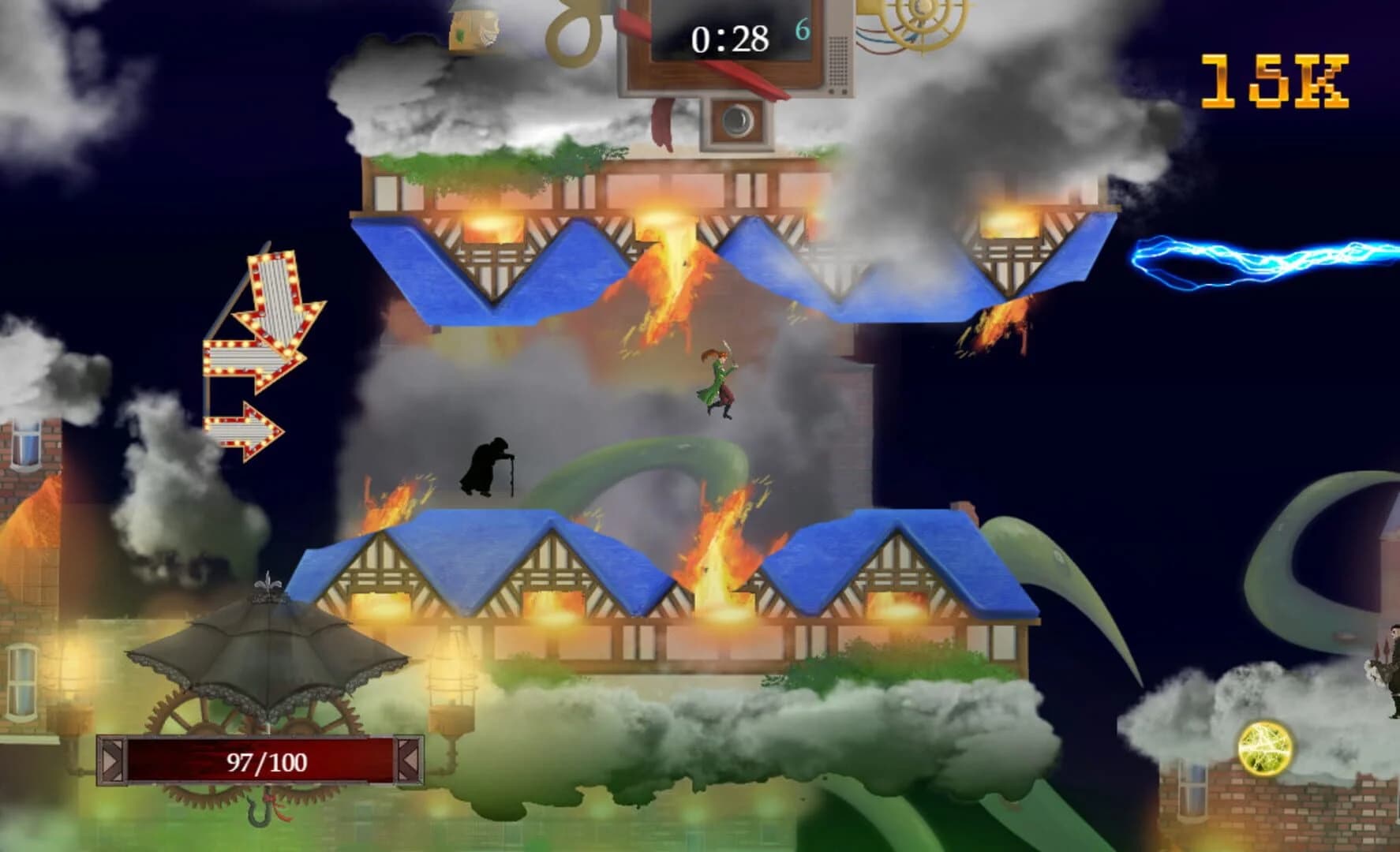Click the cyan 6 counter on the screen

click(803, 28)
